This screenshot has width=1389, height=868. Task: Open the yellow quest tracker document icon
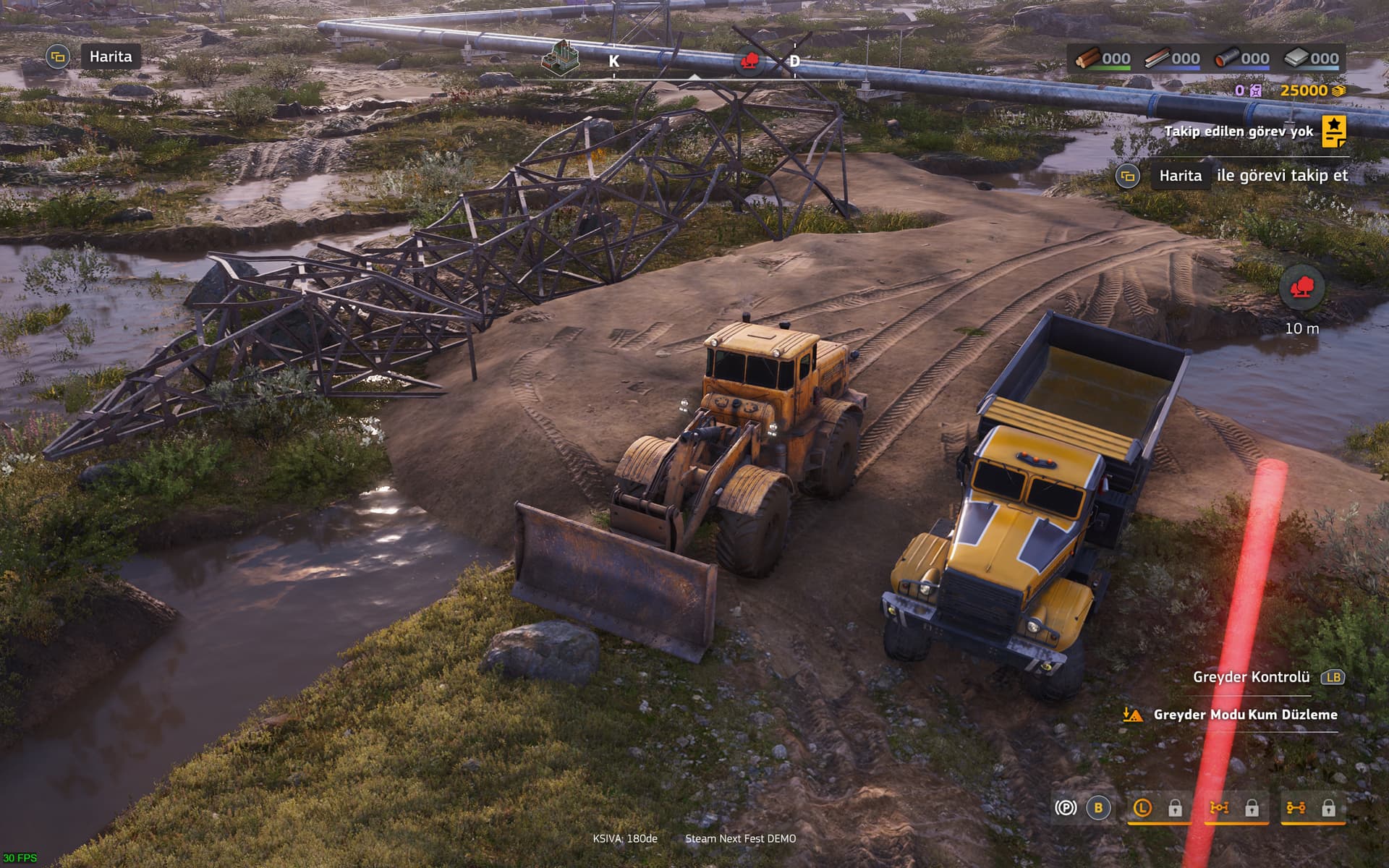click(1334, 131)
